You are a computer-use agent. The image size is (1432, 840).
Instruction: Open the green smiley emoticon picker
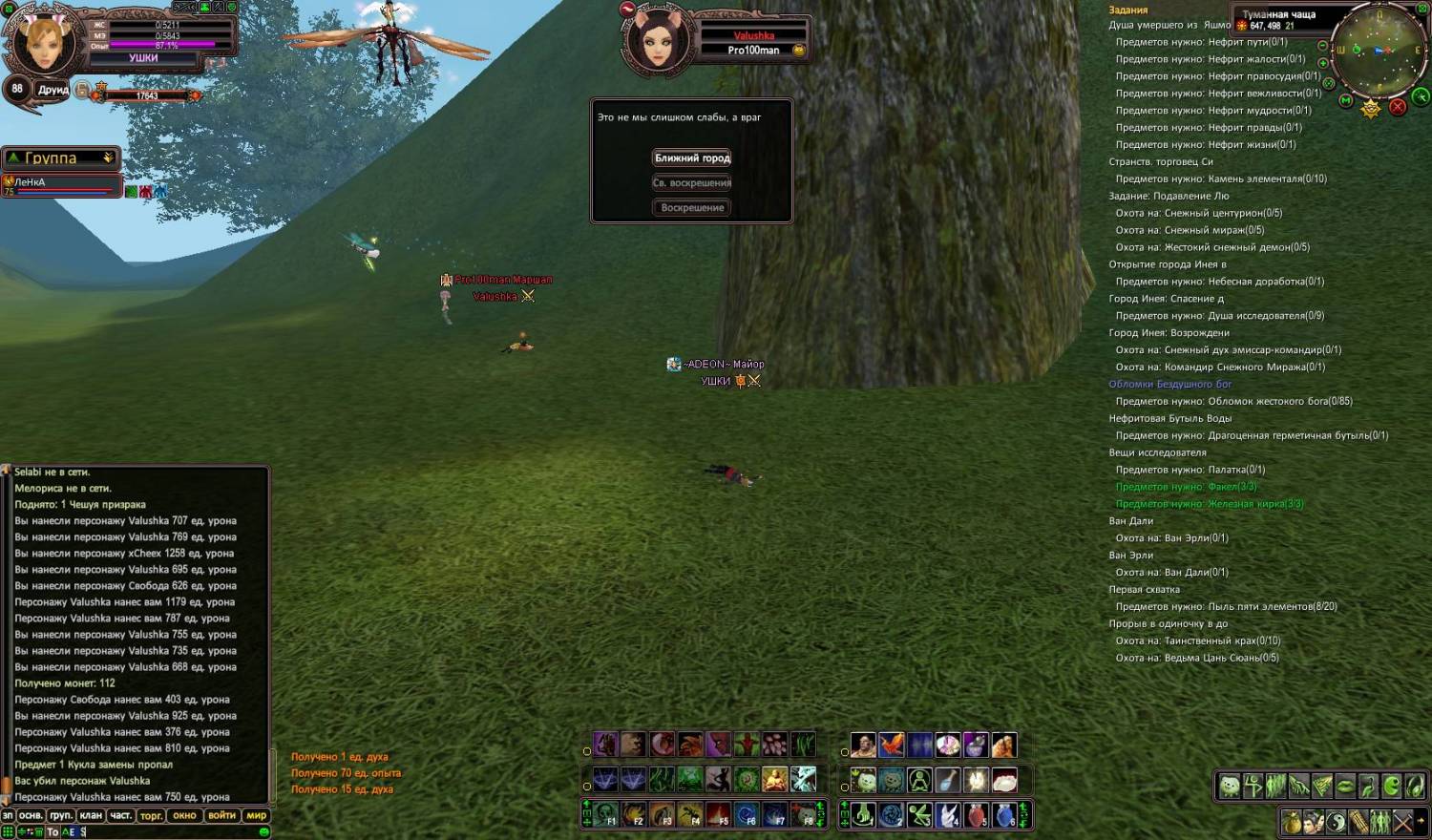(264, 832)
